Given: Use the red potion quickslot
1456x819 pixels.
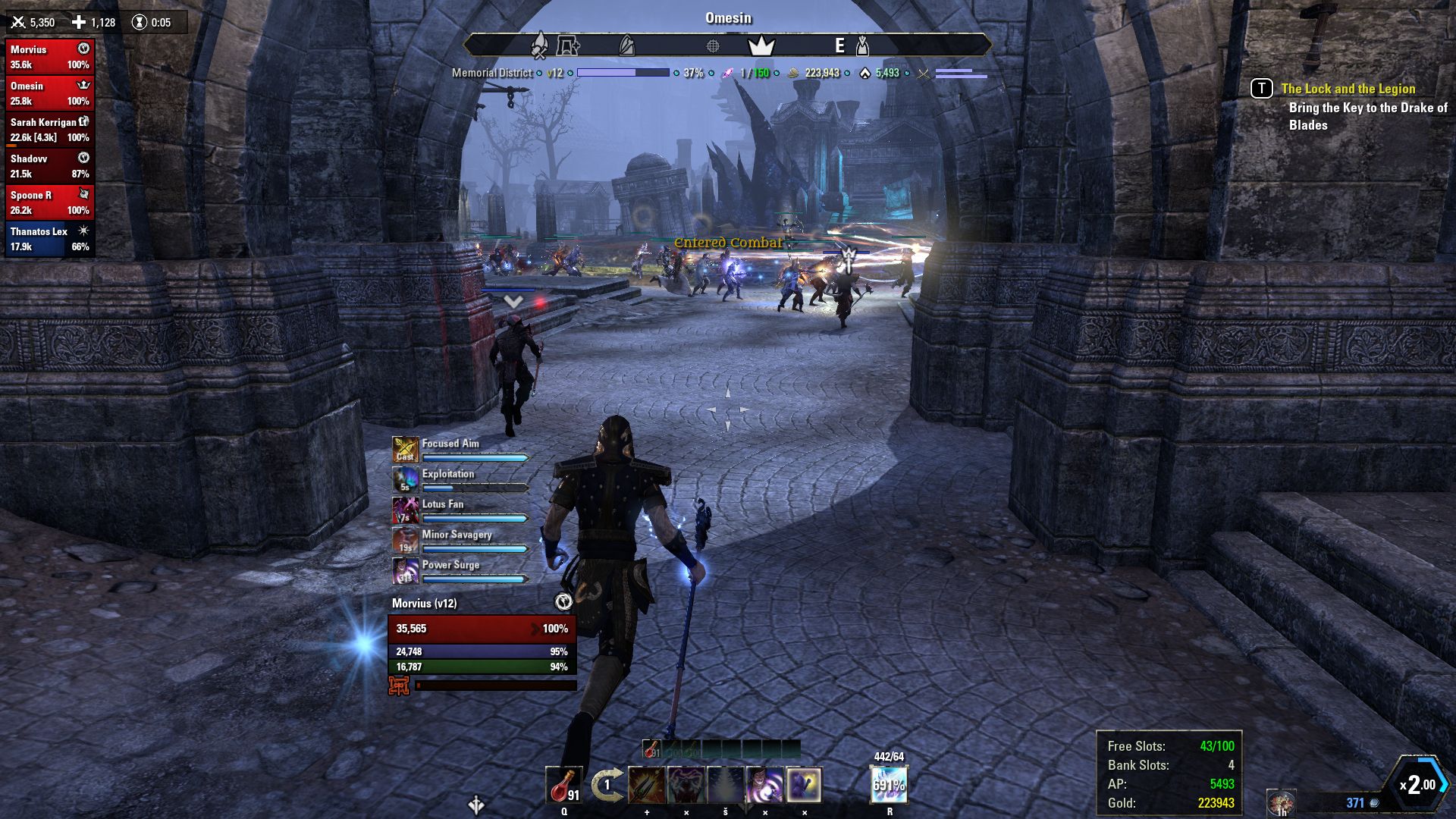Looking at the screenshot, I should [x=563, y=785].
